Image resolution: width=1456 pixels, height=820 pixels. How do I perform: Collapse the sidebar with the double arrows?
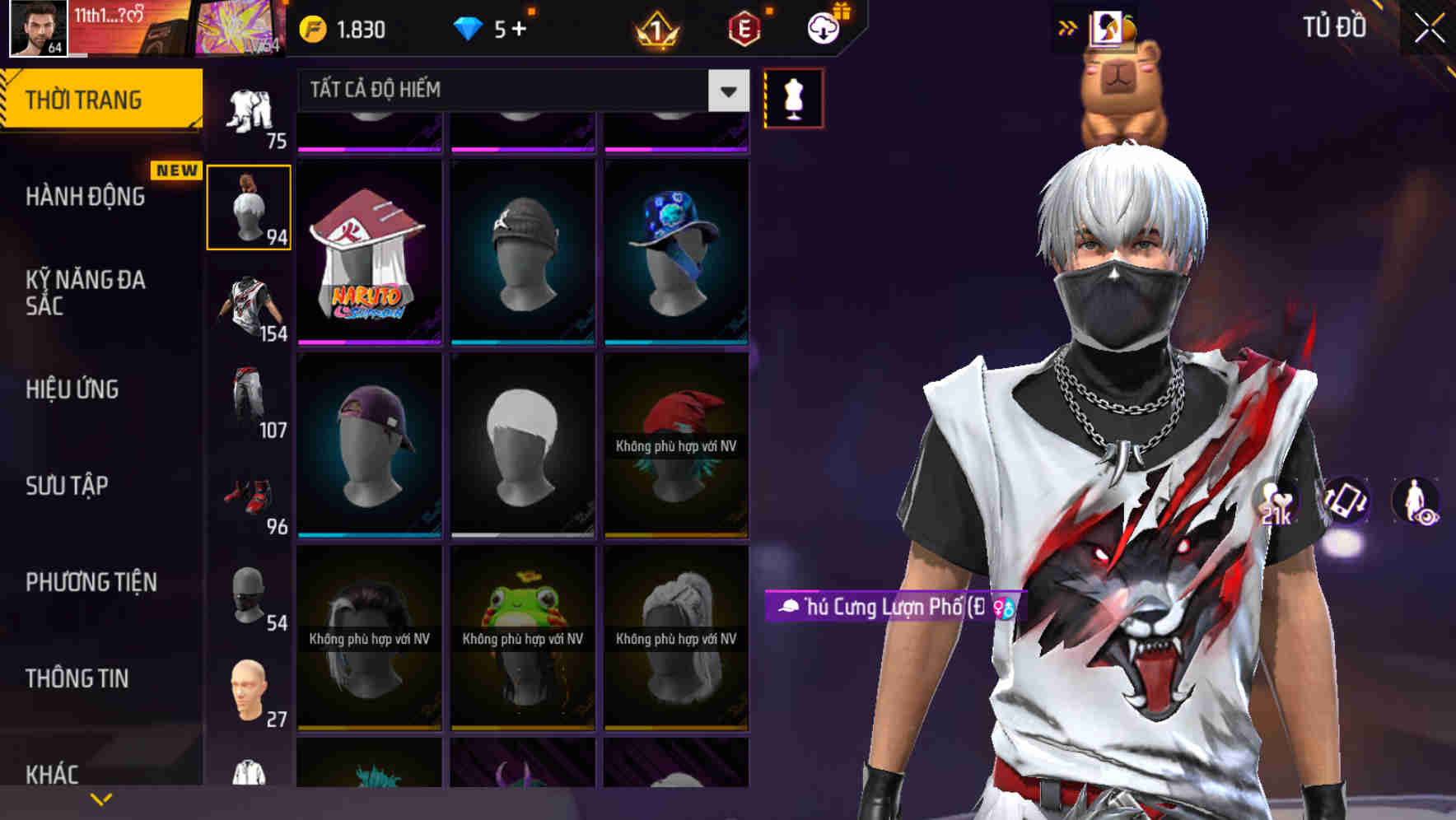tap(1067, 27)
